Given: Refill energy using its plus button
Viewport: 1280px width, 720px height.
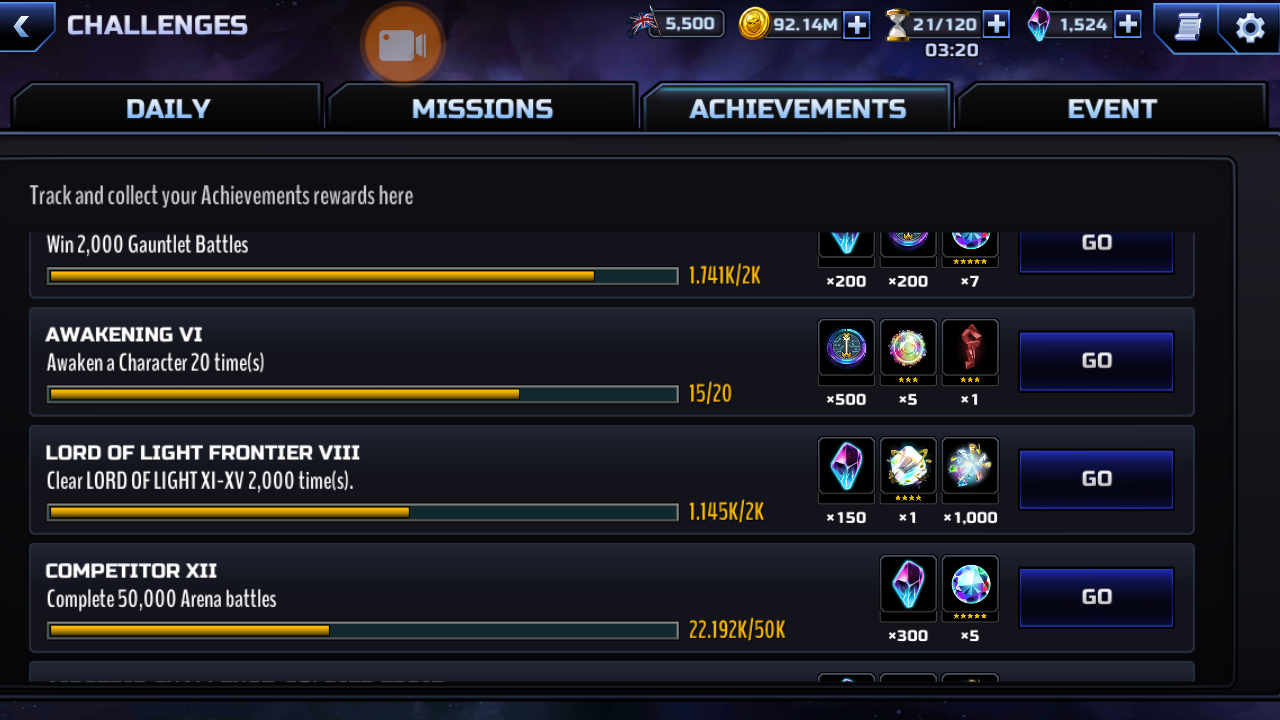Looking at the screenshot, I should pyautogui.click(x=996, y=24).
